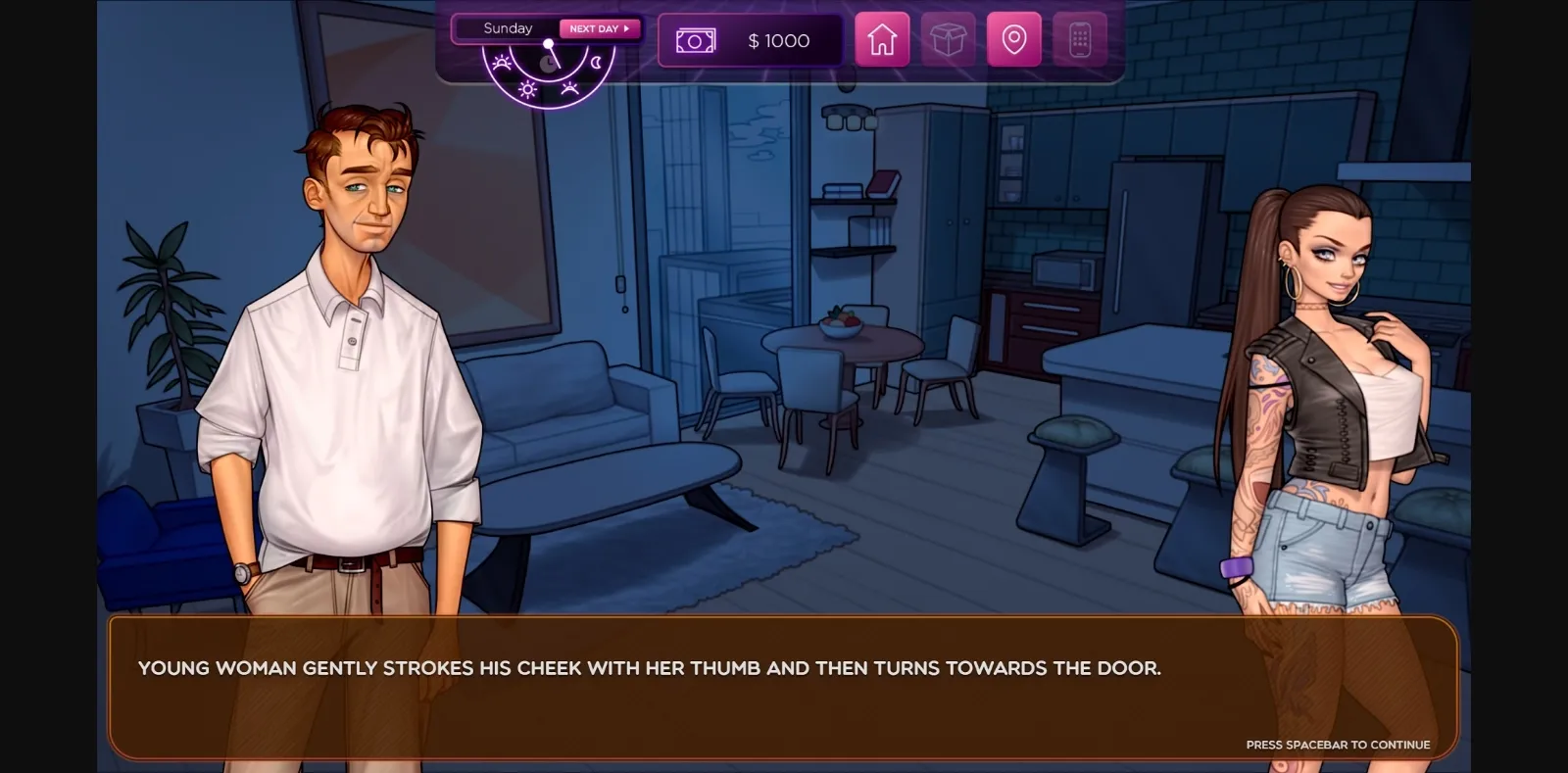The width and height of the screenshot is (1568, 773).
Task: Open the map location pin
Action: click(x=1012, y=39)
